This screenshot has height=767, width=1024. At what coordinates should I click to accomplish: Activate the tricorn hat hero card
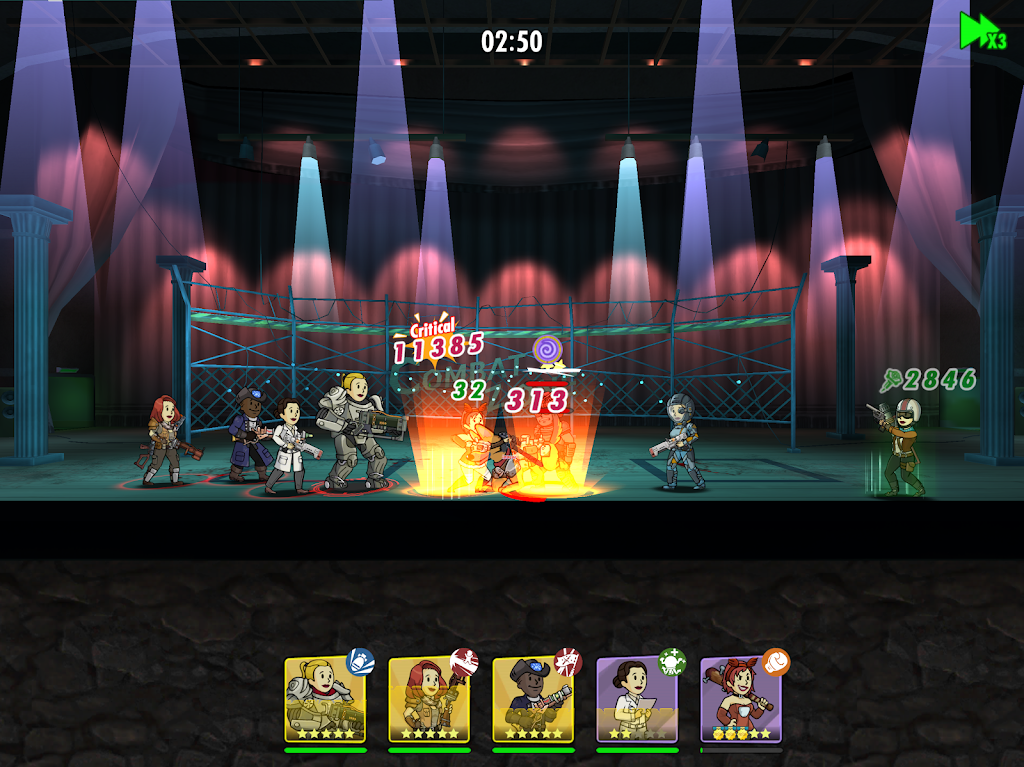pyautogui.click(x=533, y=699)
